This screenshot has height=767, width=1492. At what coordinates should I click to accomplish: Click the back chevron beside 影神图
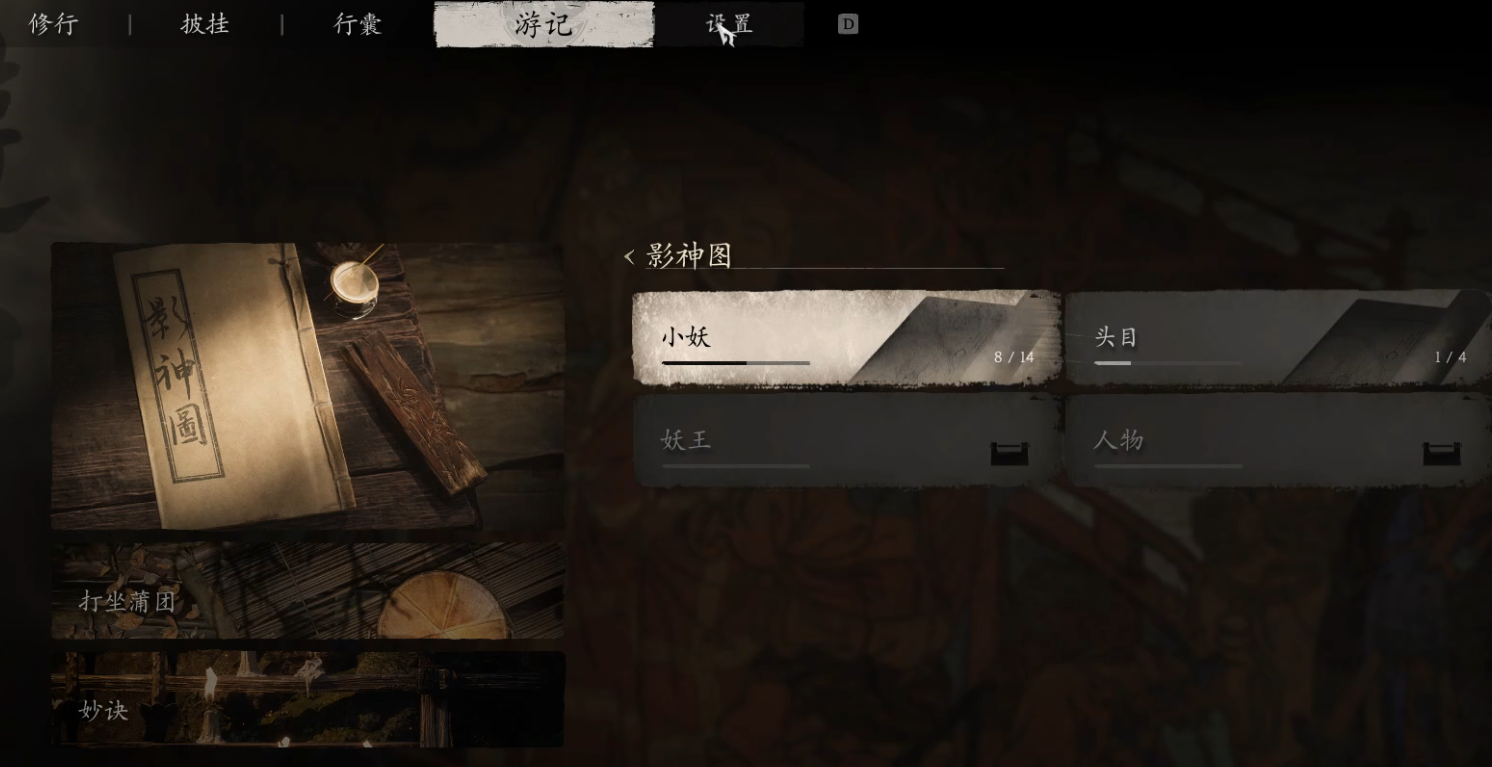point(627,258)
